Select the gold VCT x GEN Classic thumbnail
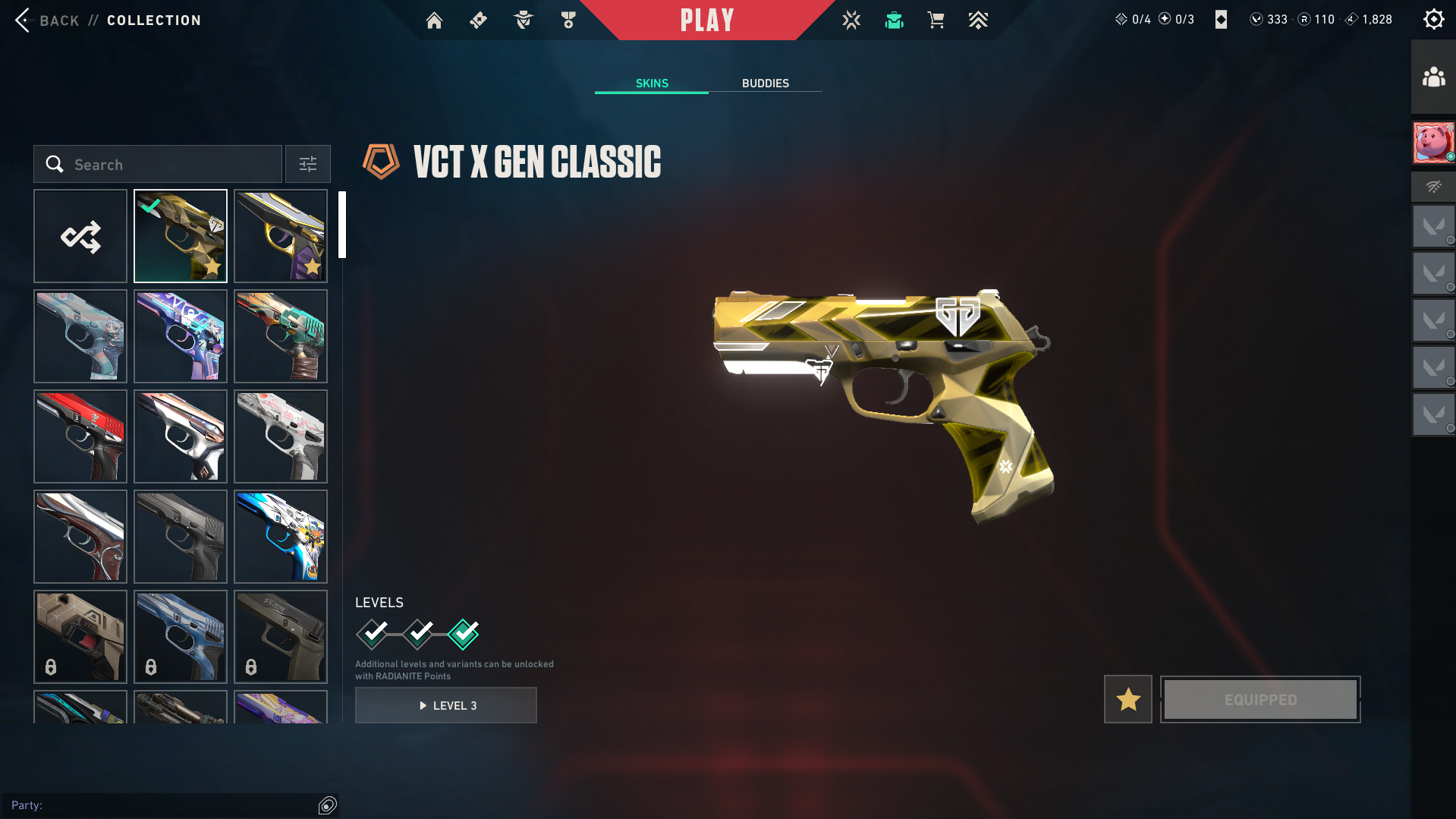The height and width of the screenshot is (819, 1456). coord(181,237)
